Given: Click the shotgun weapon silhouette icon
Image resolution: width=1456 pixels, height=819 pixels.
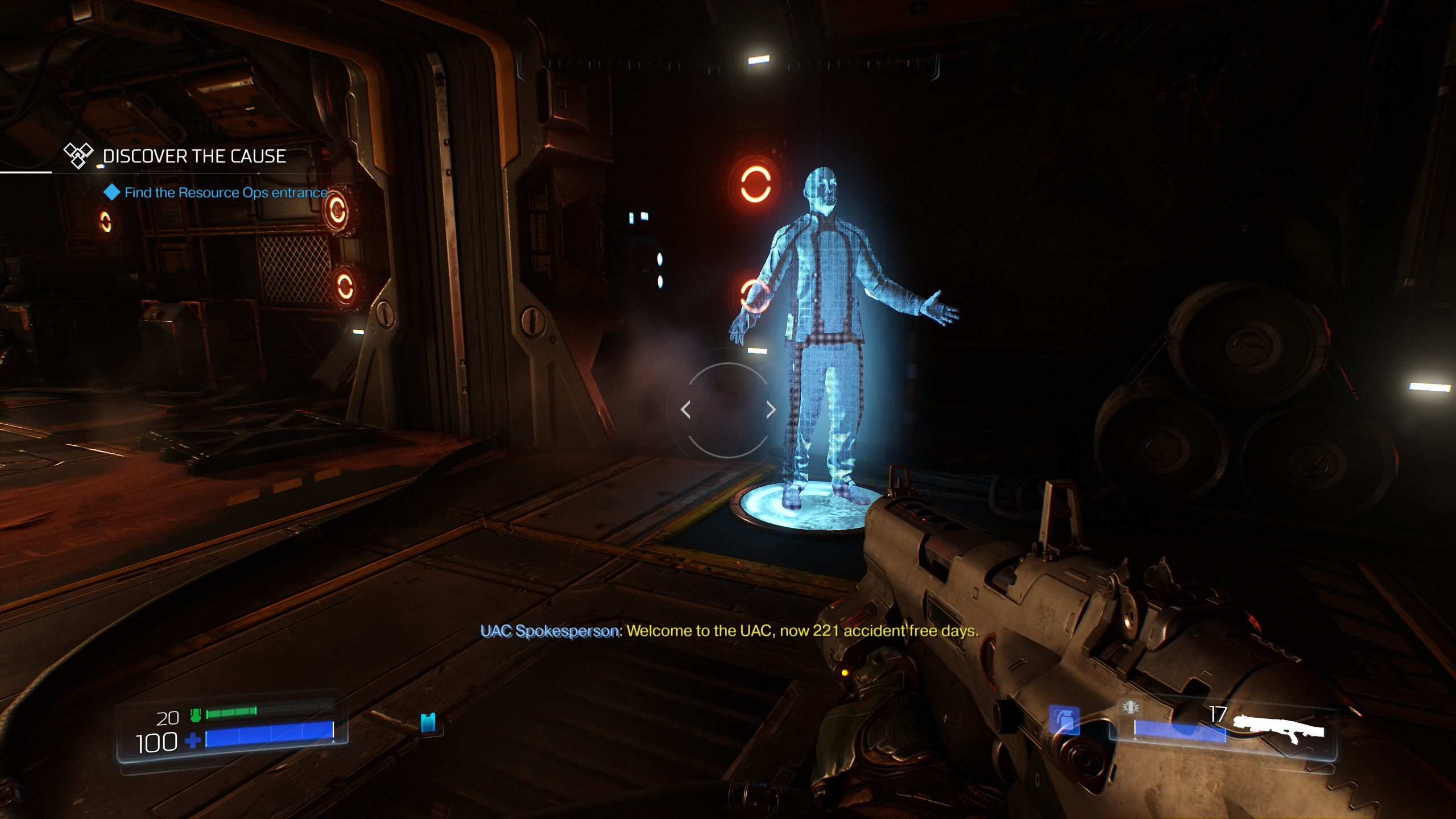Looking at the screenshot, I should tap(1279, 729).
